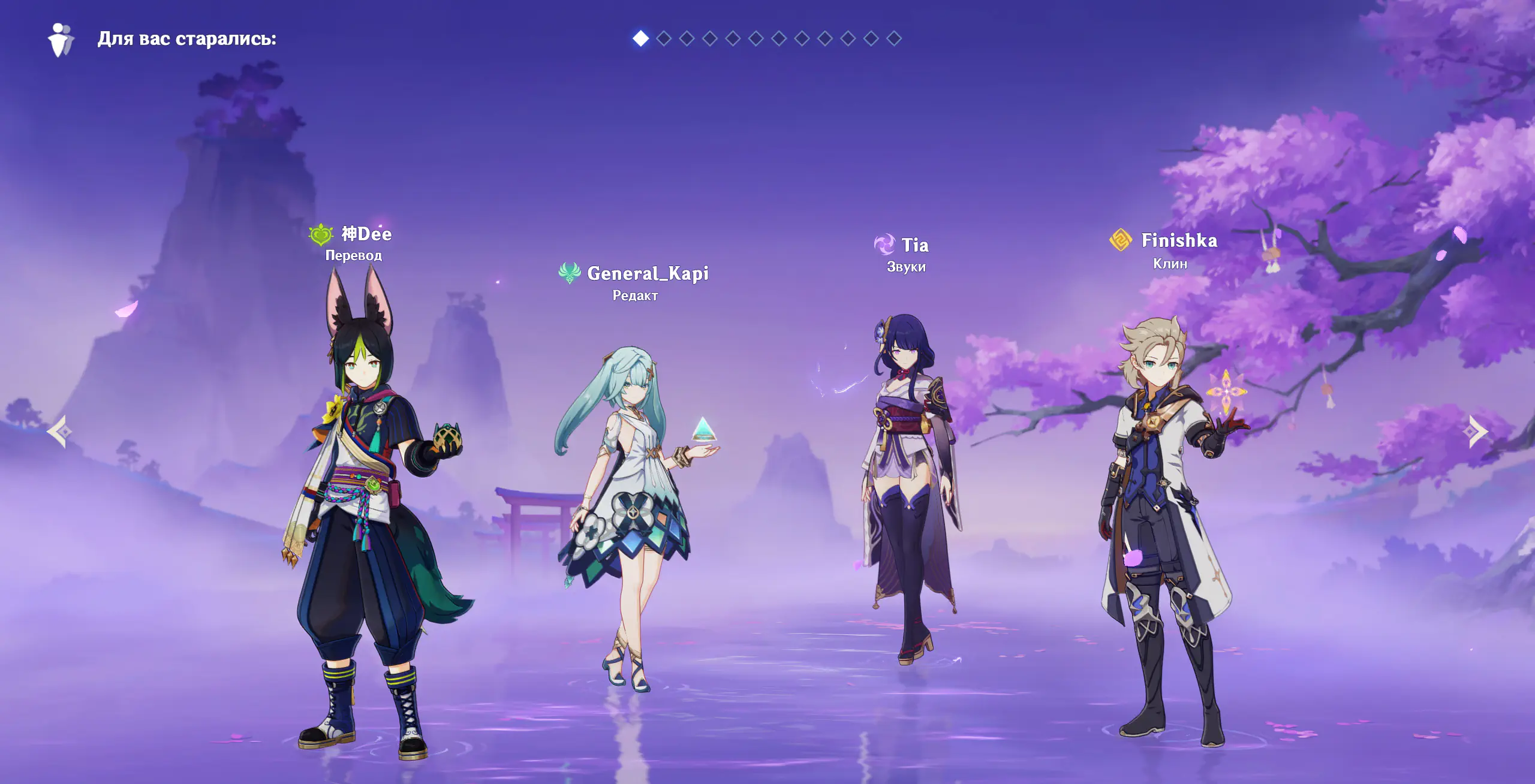Advance to the next credits page arrow

click(1477, 432)
